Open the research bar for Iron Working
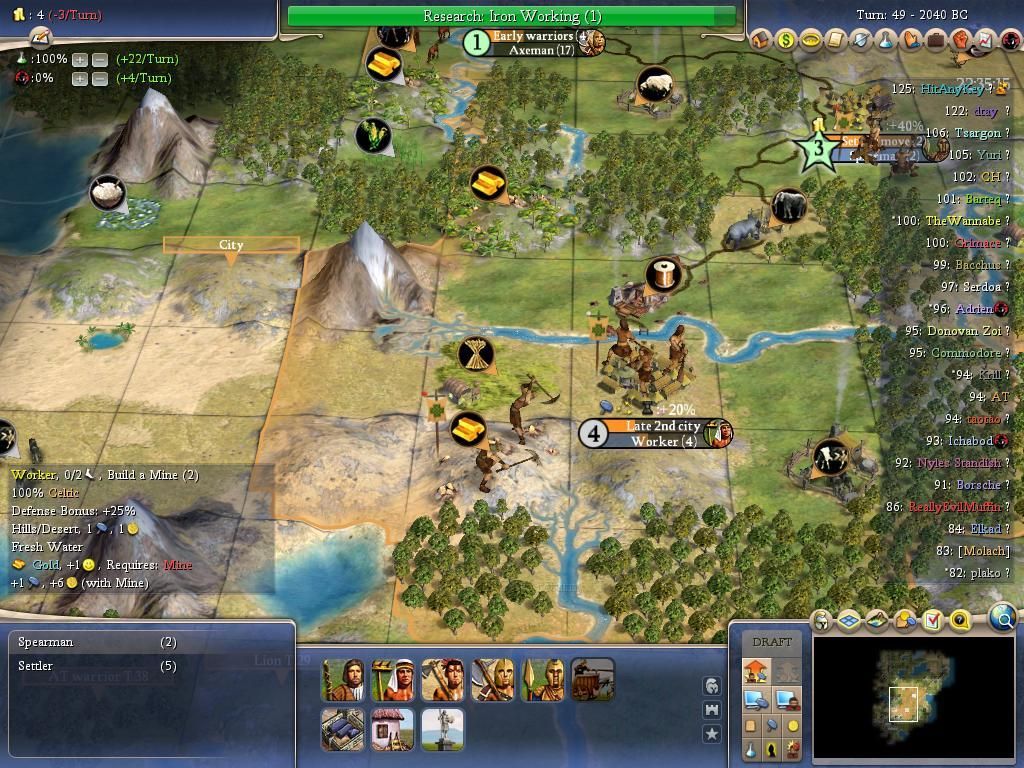This screenshot has height=768, width=1024. (511, 16)
